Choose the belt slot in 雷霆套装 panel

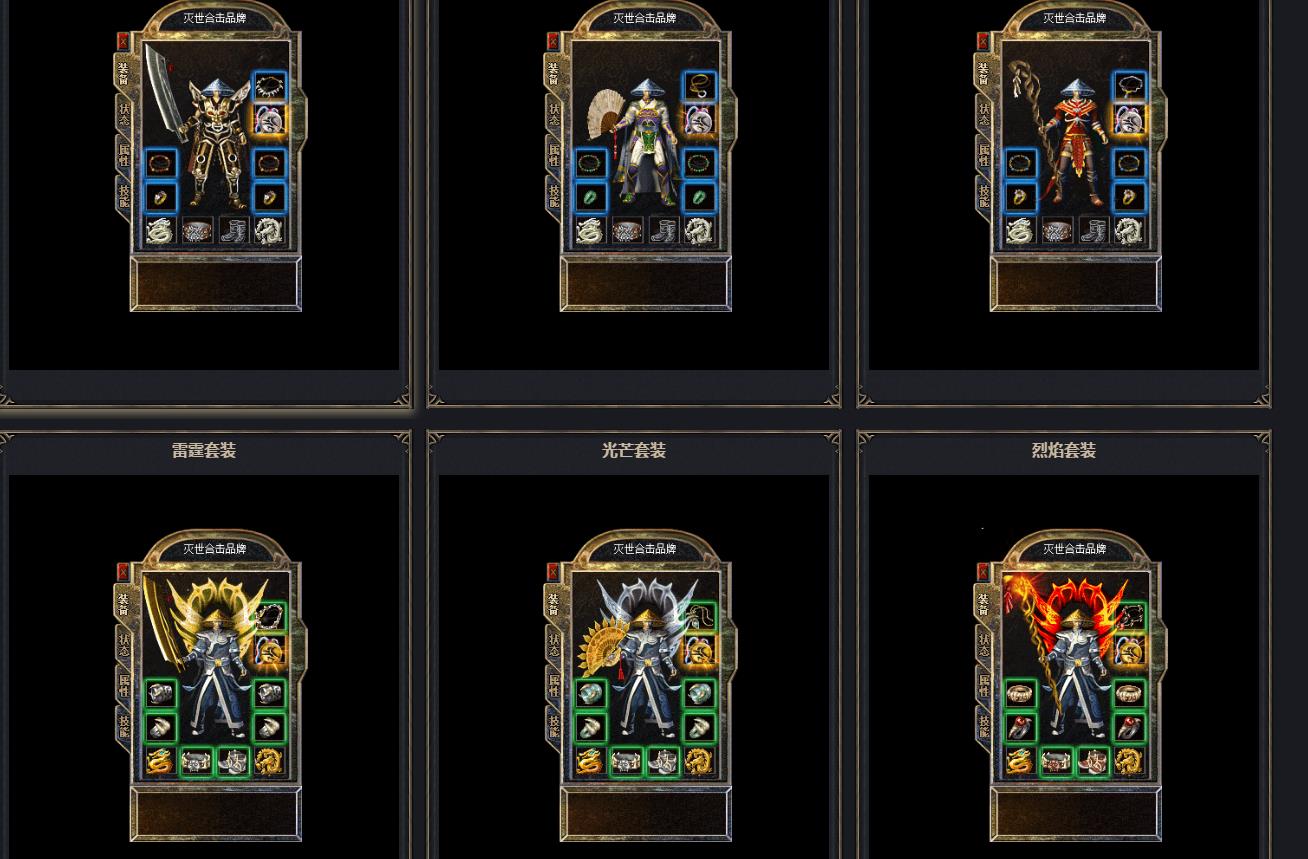click(196, 762)
